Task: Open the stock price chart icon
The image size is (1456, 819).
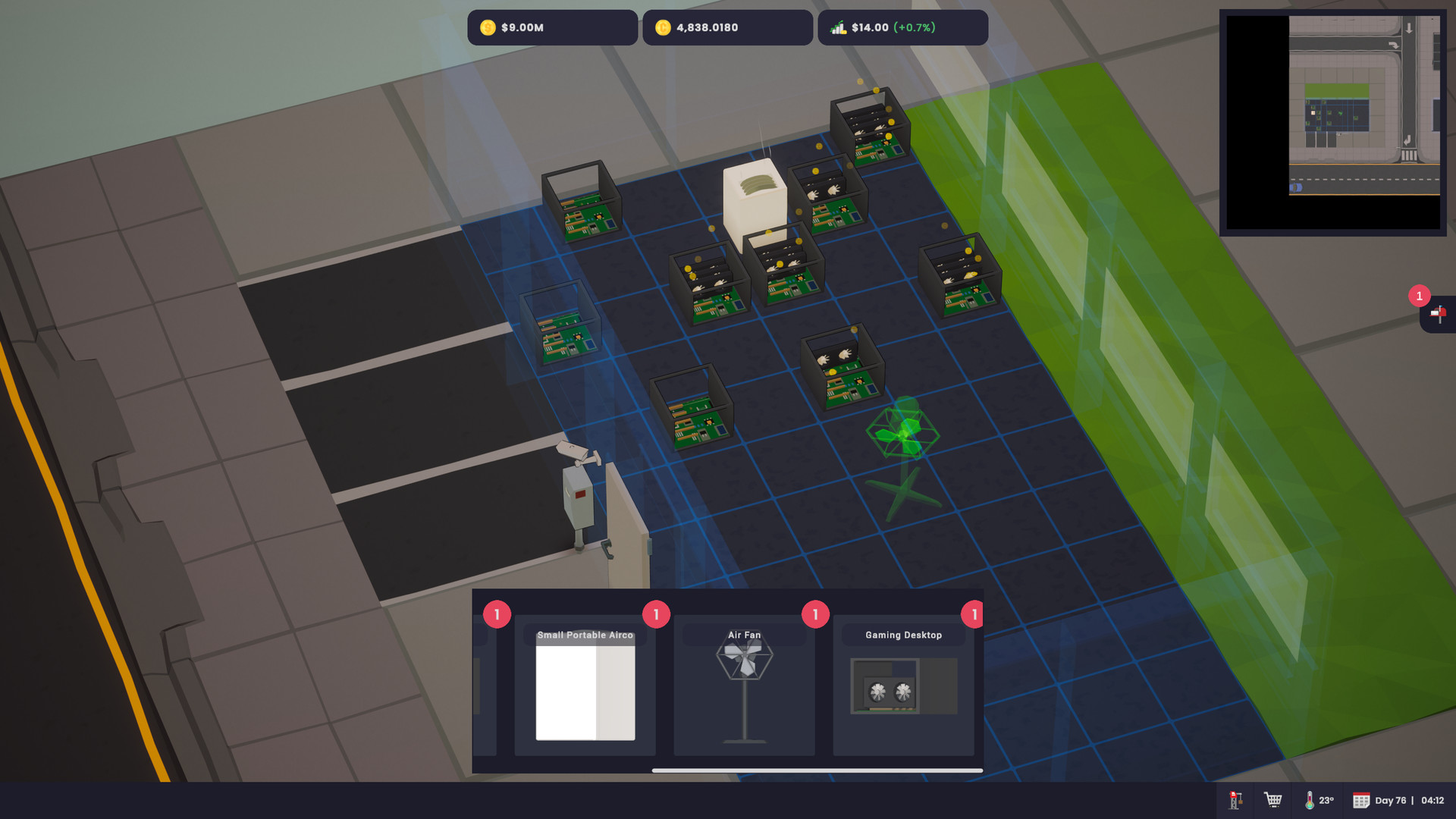Action: pyautogui.click(x=839, y=27)
